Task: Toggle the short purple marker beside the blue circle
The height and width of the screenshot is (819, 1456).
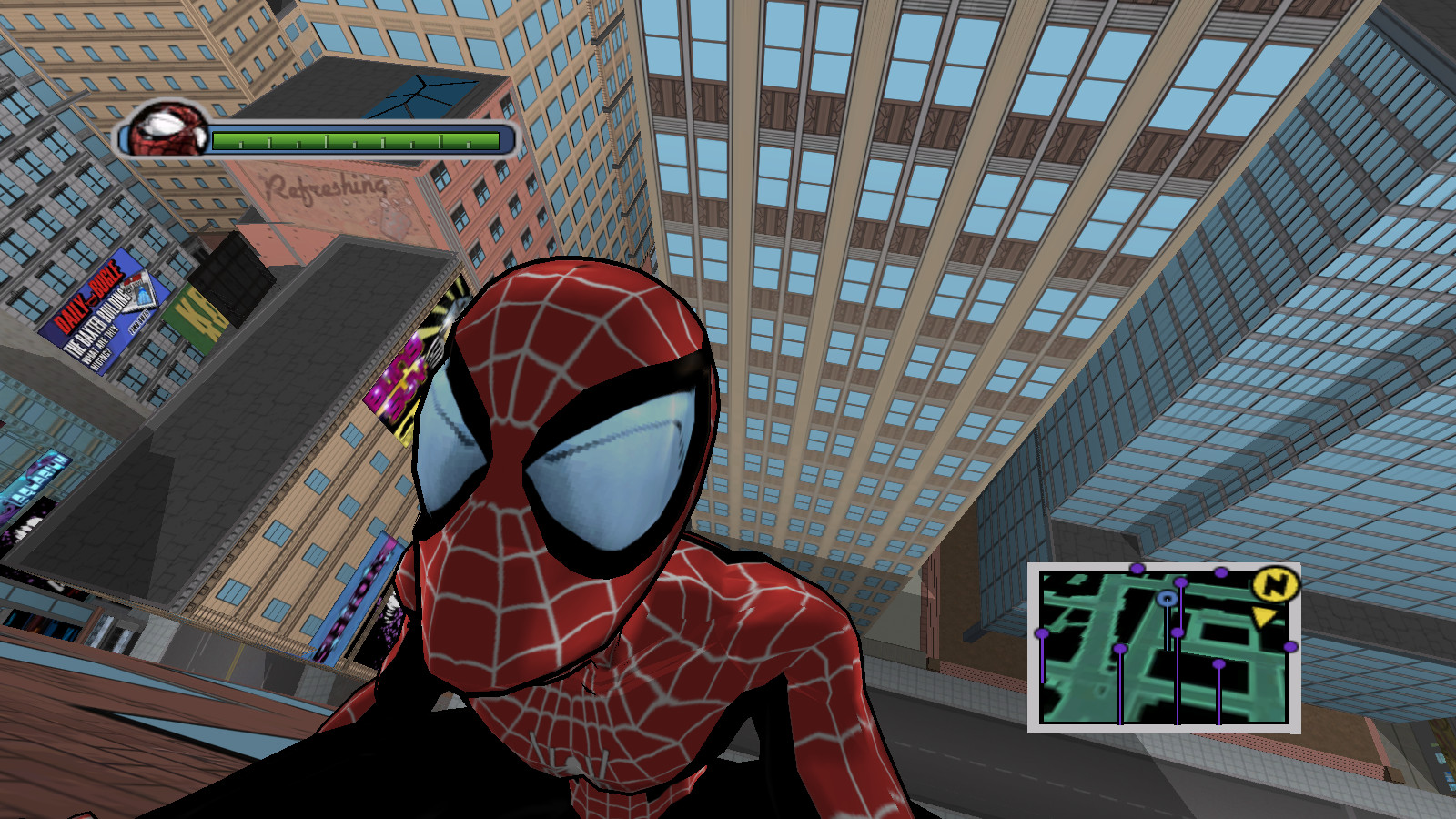Action: point(1178,632)
